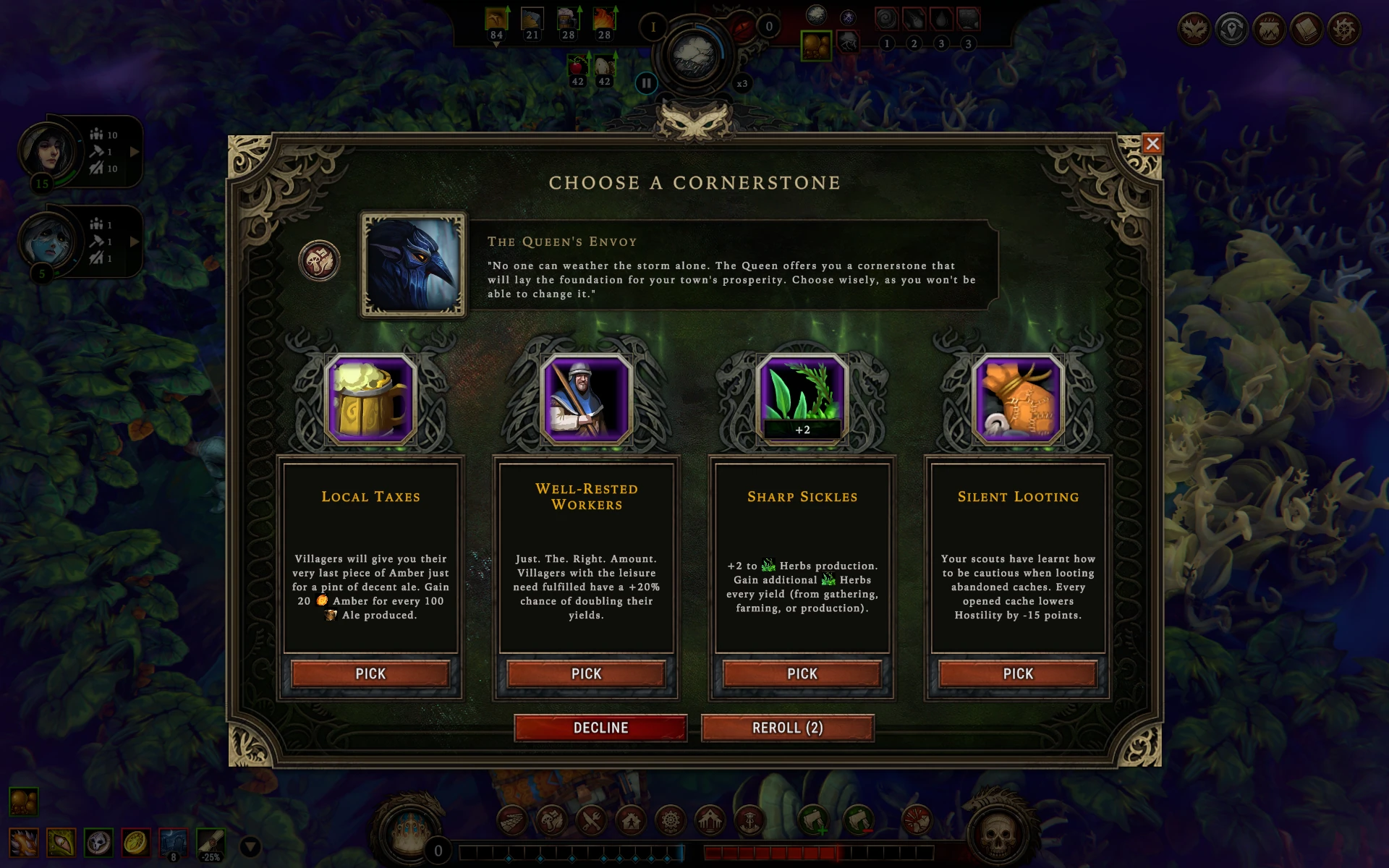Viewport: 1389px width, 868px height.
Task: Click the round mushroom badge beside envoy portrait
Action: [x=319, y=260]
